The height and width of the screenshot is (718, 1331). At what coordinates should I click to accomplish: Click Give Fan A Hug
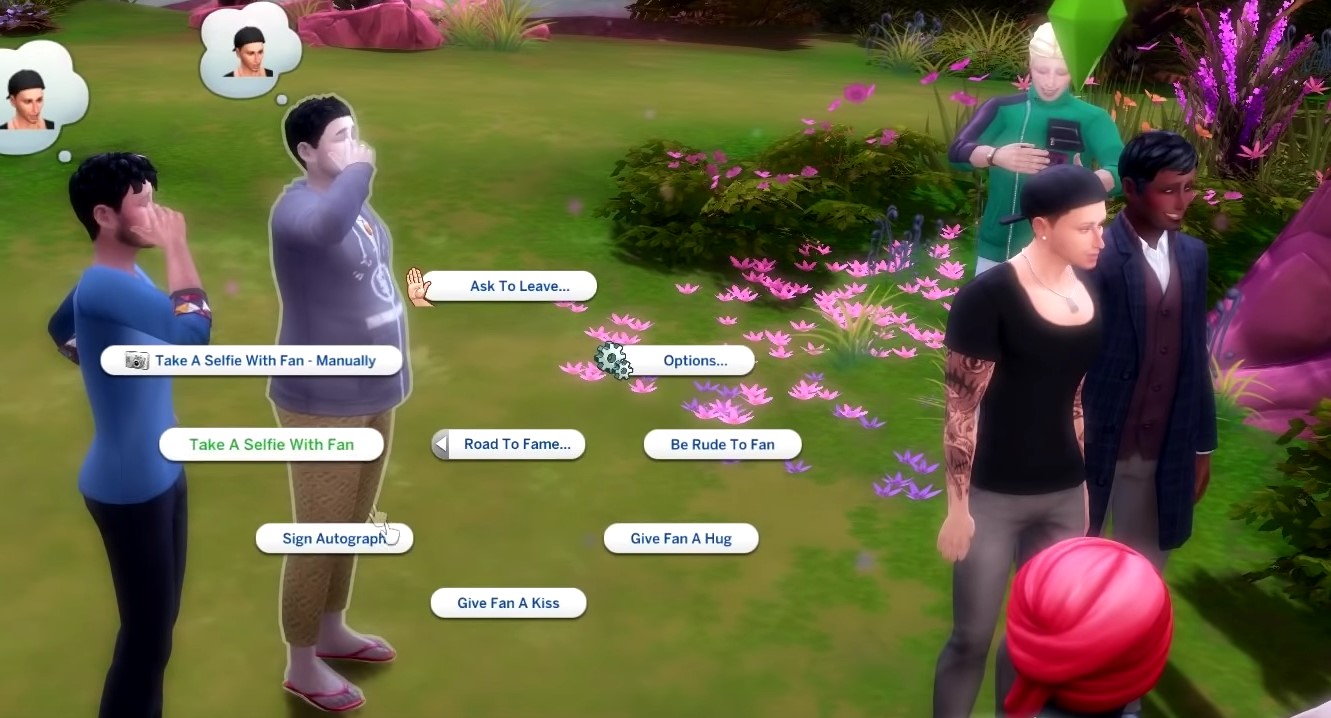click(x=681, y=538)
